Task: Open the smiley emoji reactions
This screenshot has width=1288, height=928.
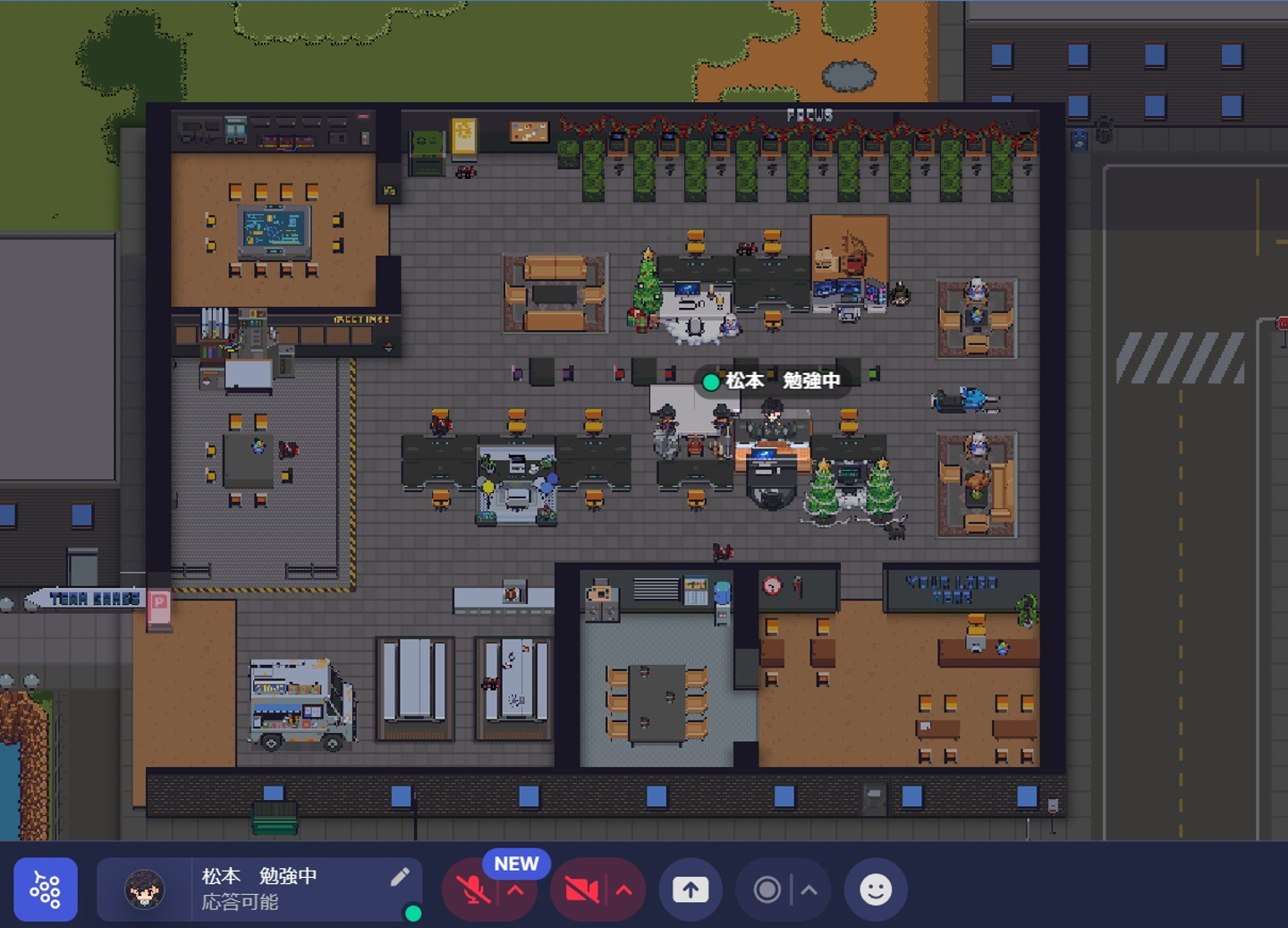Action: tap(876, 890)
